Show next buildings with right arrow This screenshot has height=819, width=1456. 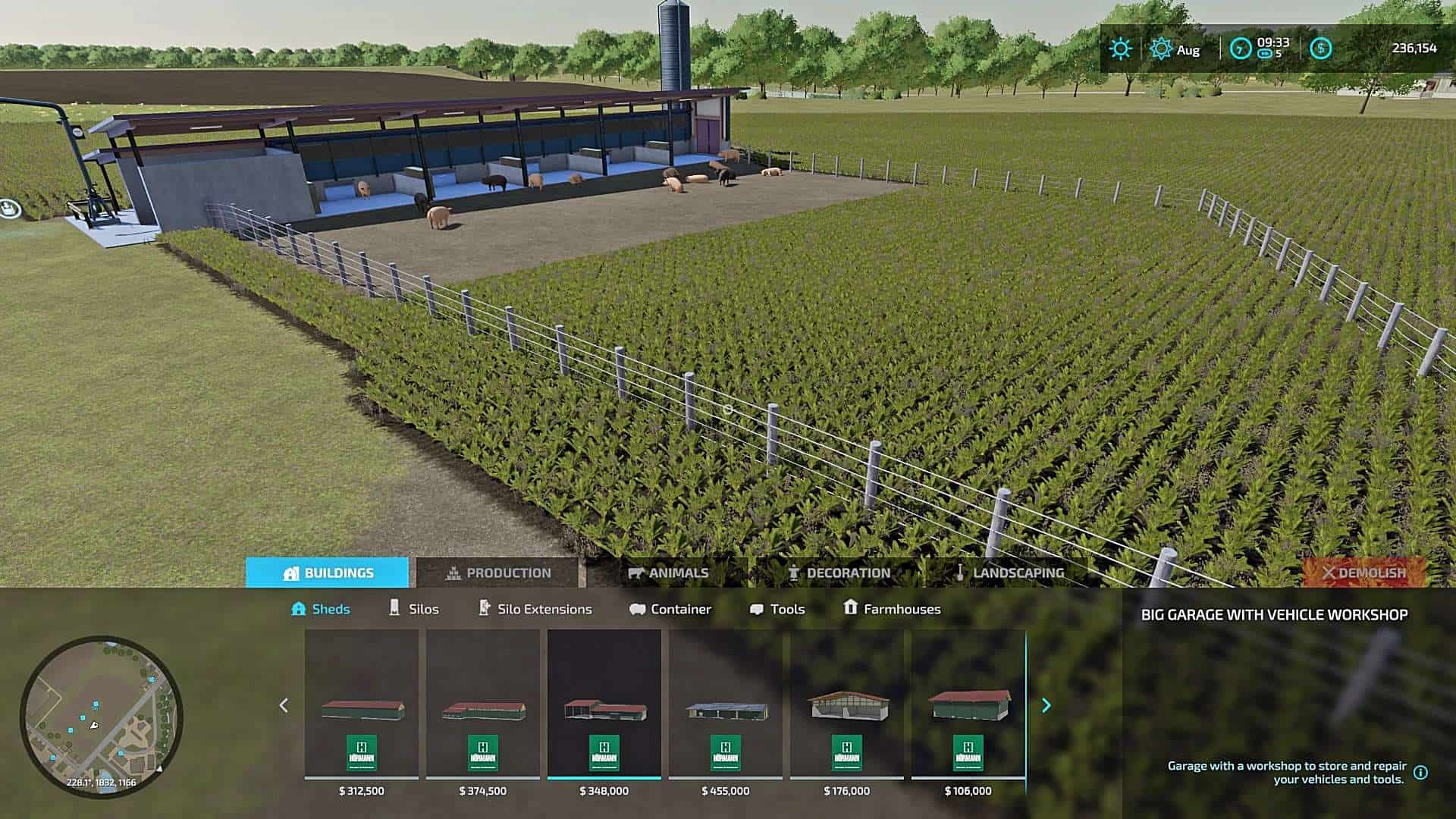pyautogui.click(x=1046, y=705)
